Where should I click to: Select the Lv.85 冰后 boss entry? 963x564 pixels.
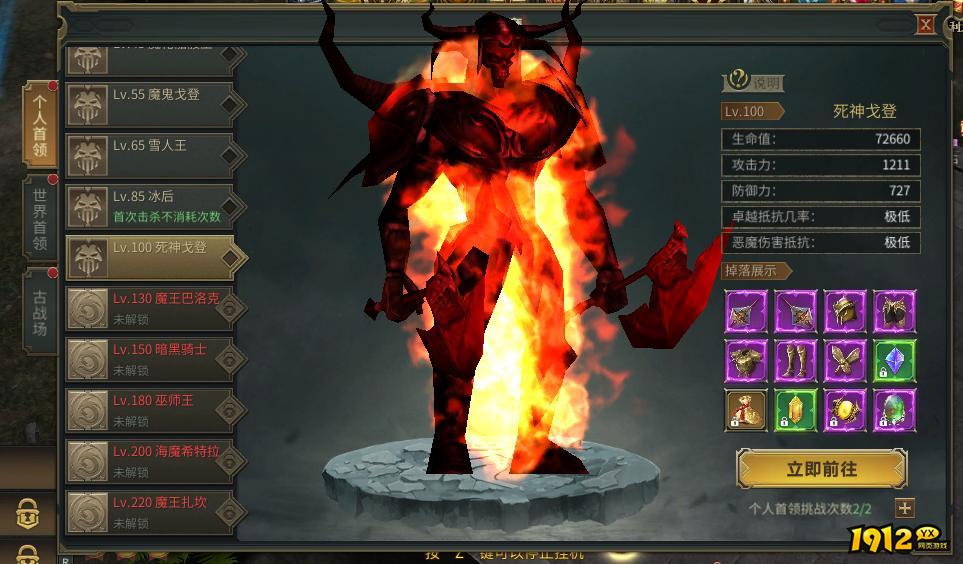click(x=150, y=206)
